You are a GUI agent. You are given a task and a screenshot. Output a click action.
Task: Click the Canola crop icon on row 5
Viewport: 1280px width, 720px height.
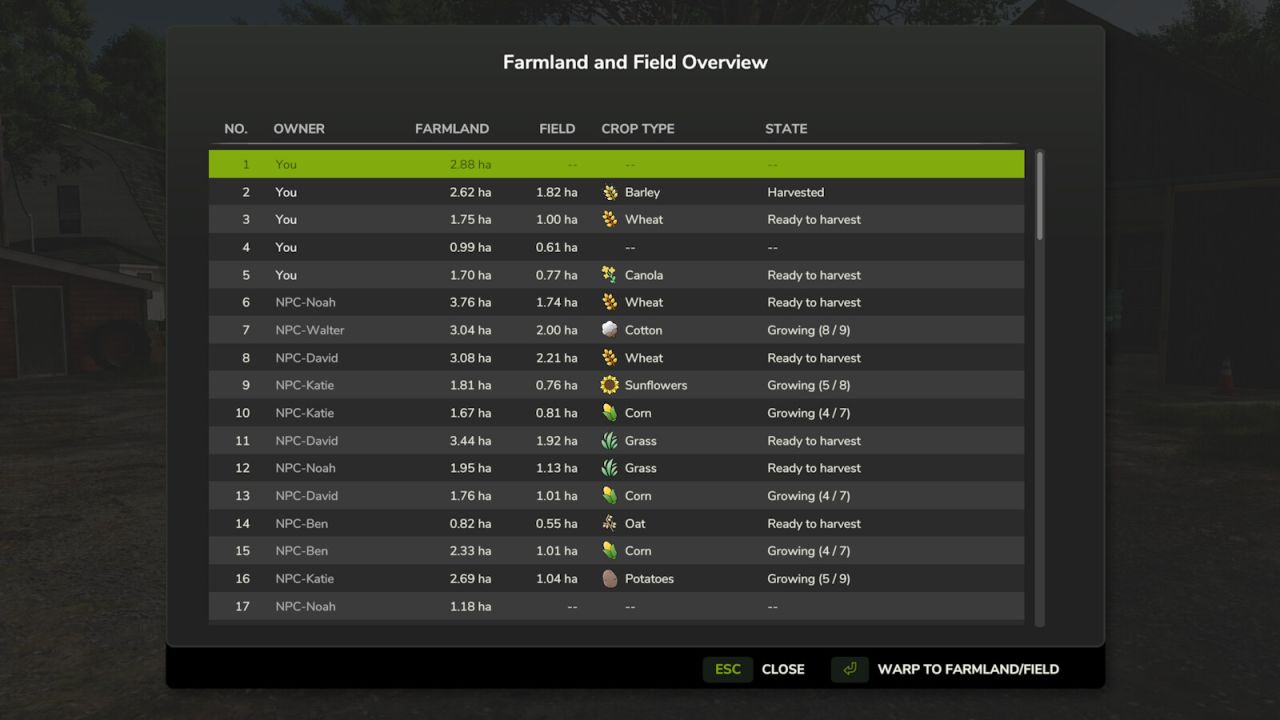click(611, 275)
